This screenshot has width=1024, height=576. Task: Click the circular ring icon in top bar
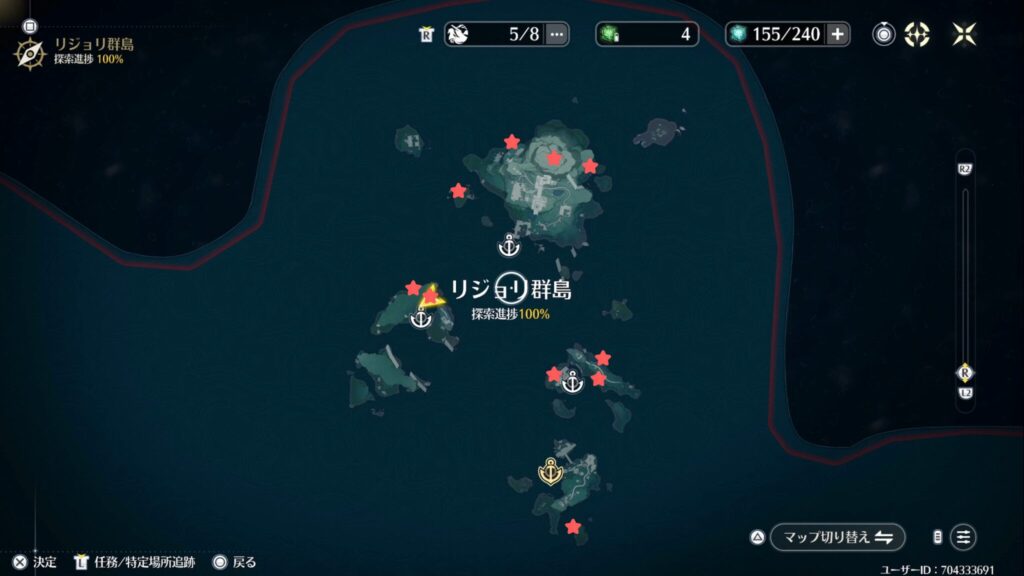tap(884, 34)
